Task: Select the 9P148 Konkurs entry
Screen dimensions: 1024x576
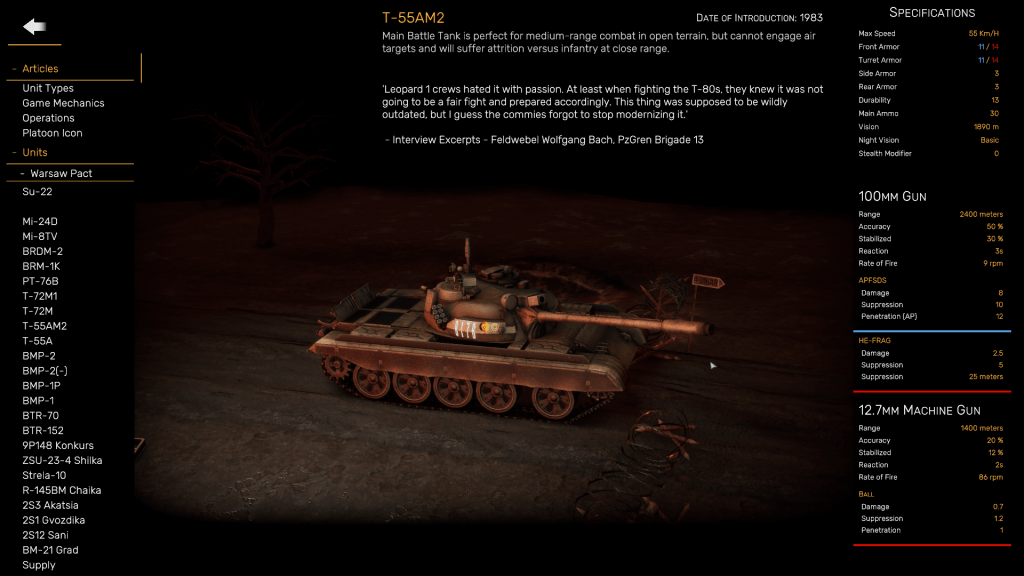Action: click(58, 445)
